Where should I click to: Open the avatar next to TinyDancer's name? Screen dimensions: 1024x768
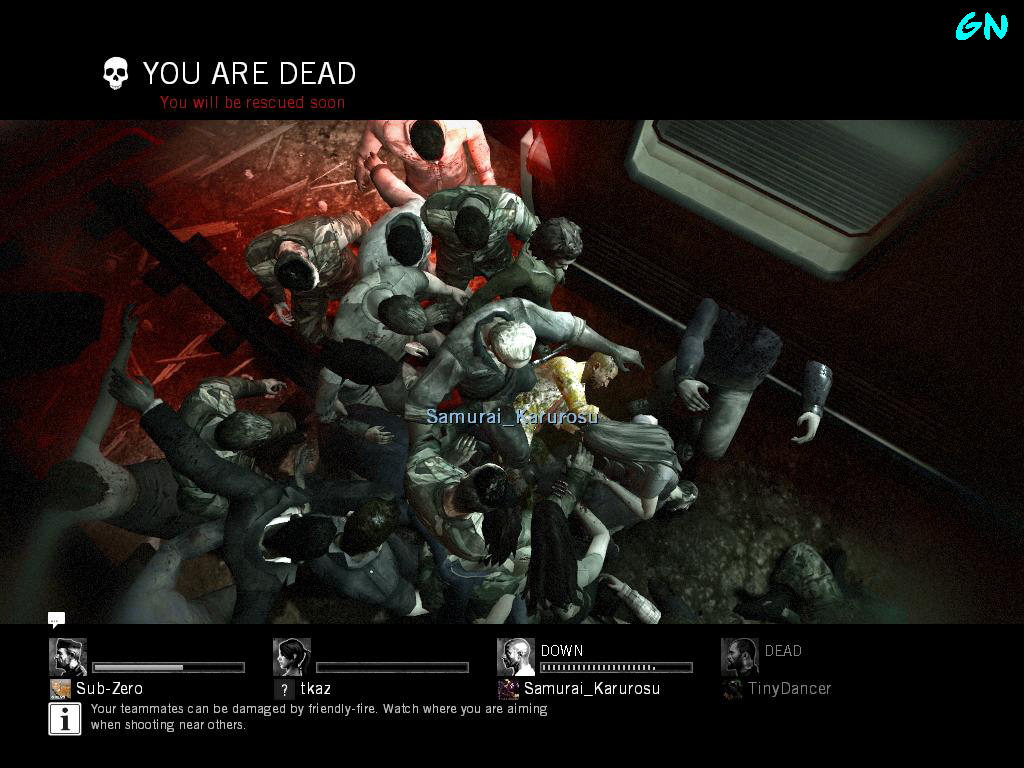pyautogui.click(x=732, y=689)
